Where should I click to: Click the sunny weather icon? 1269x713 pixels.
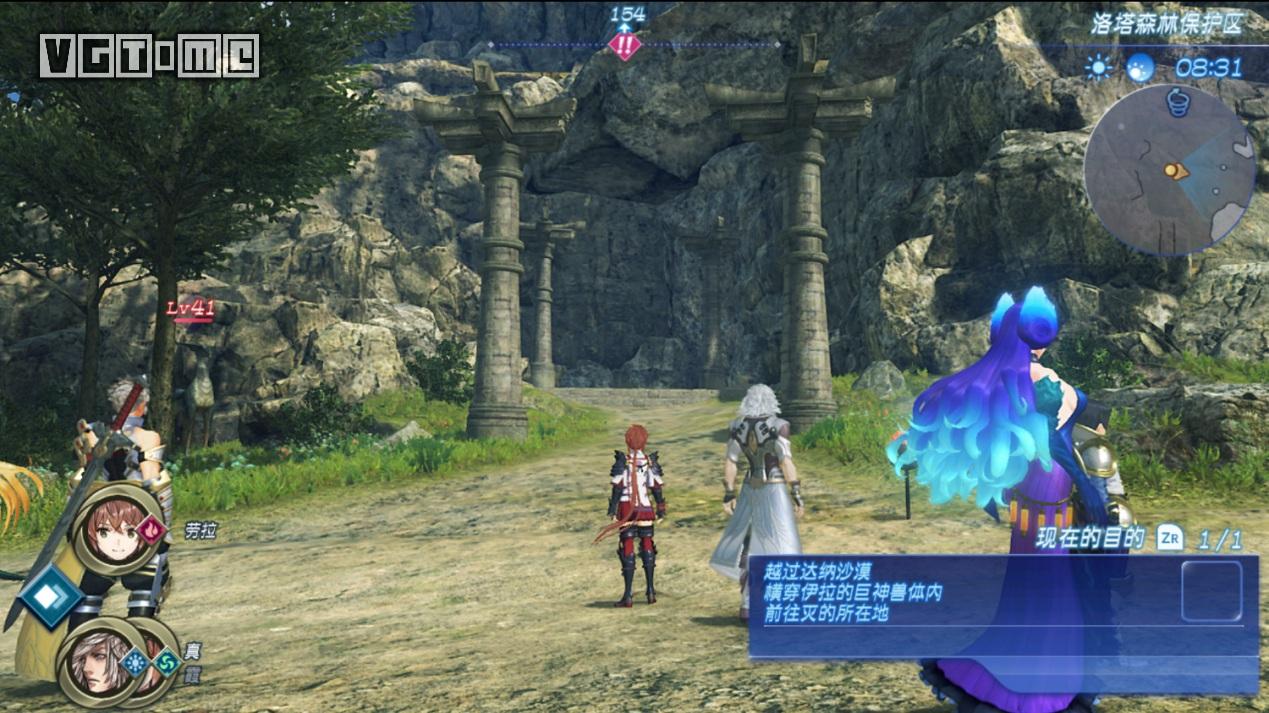coord(1099,68)
